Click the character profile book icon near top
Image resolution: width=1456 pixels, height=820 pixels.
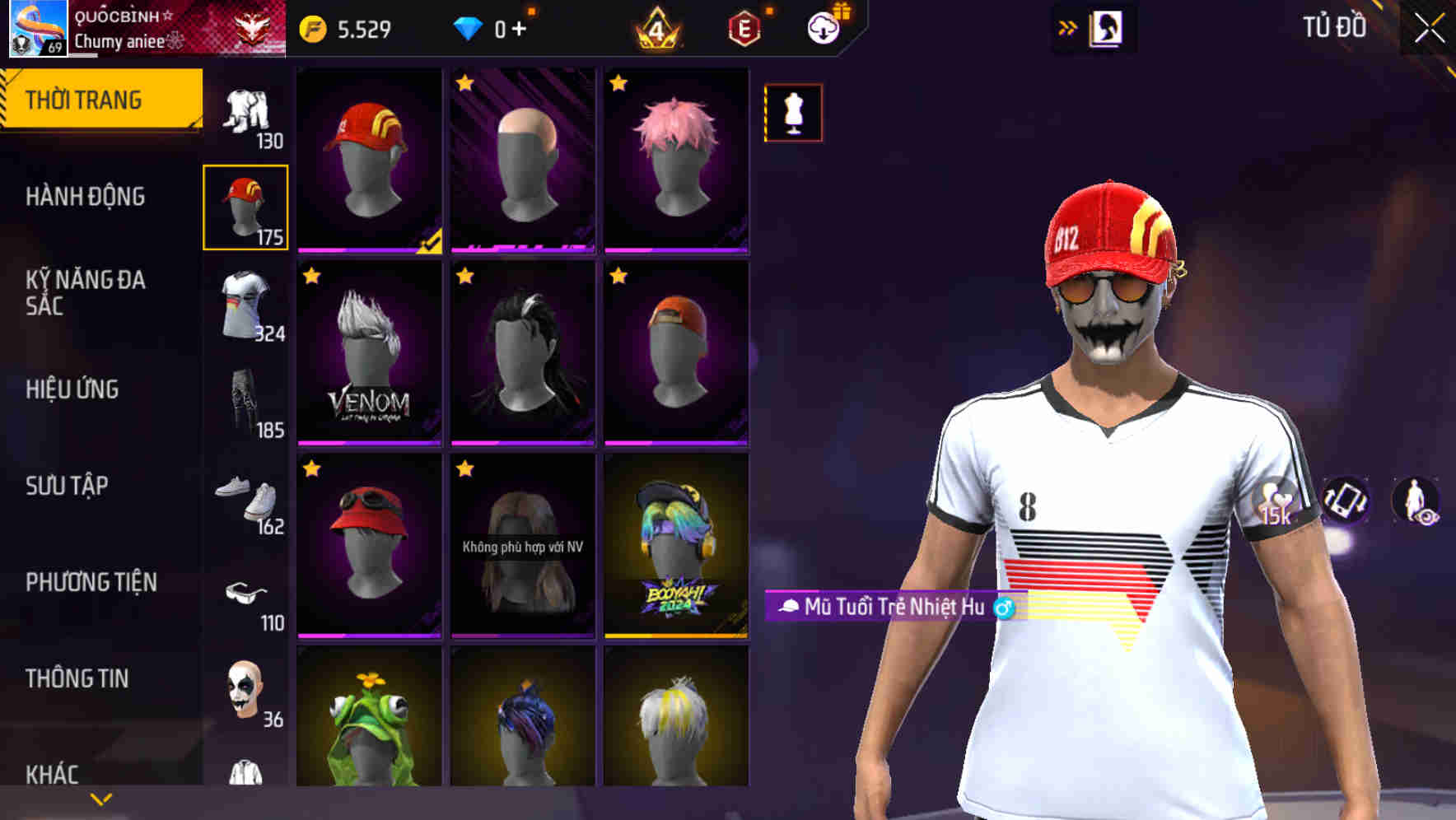tap(1107, 27)
